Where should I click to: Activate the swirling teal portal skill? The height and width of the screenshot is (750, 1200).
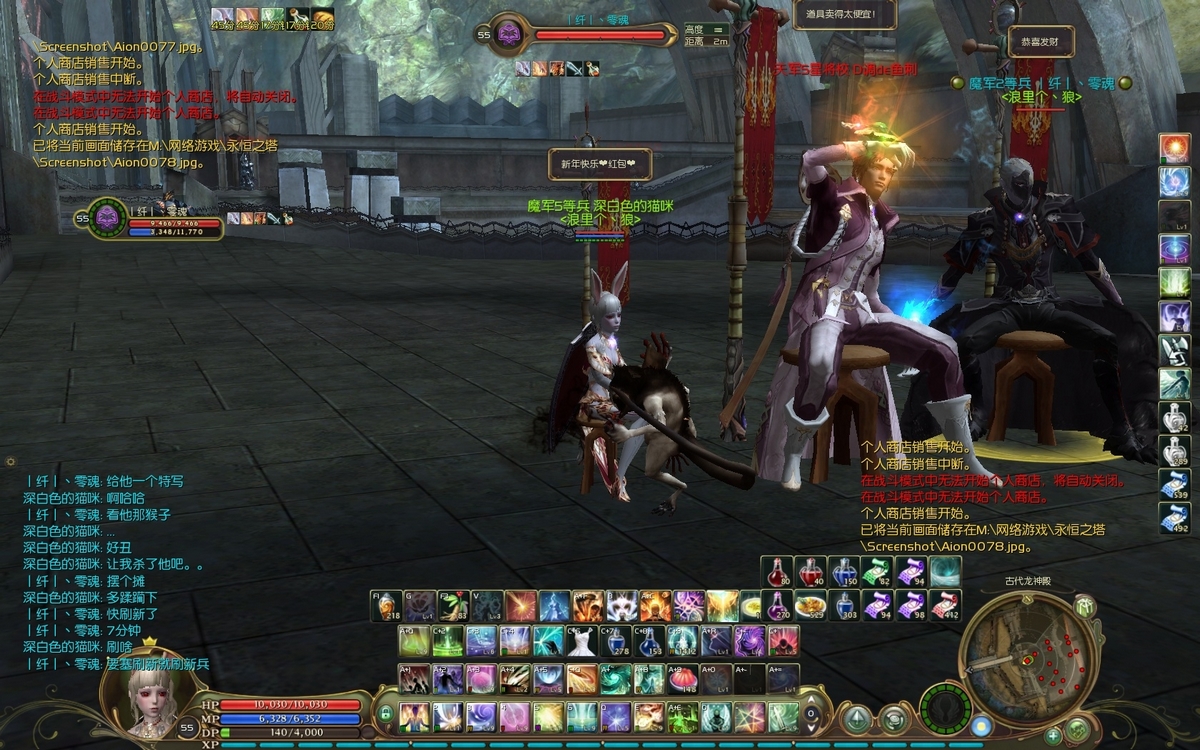pos(944,572)
